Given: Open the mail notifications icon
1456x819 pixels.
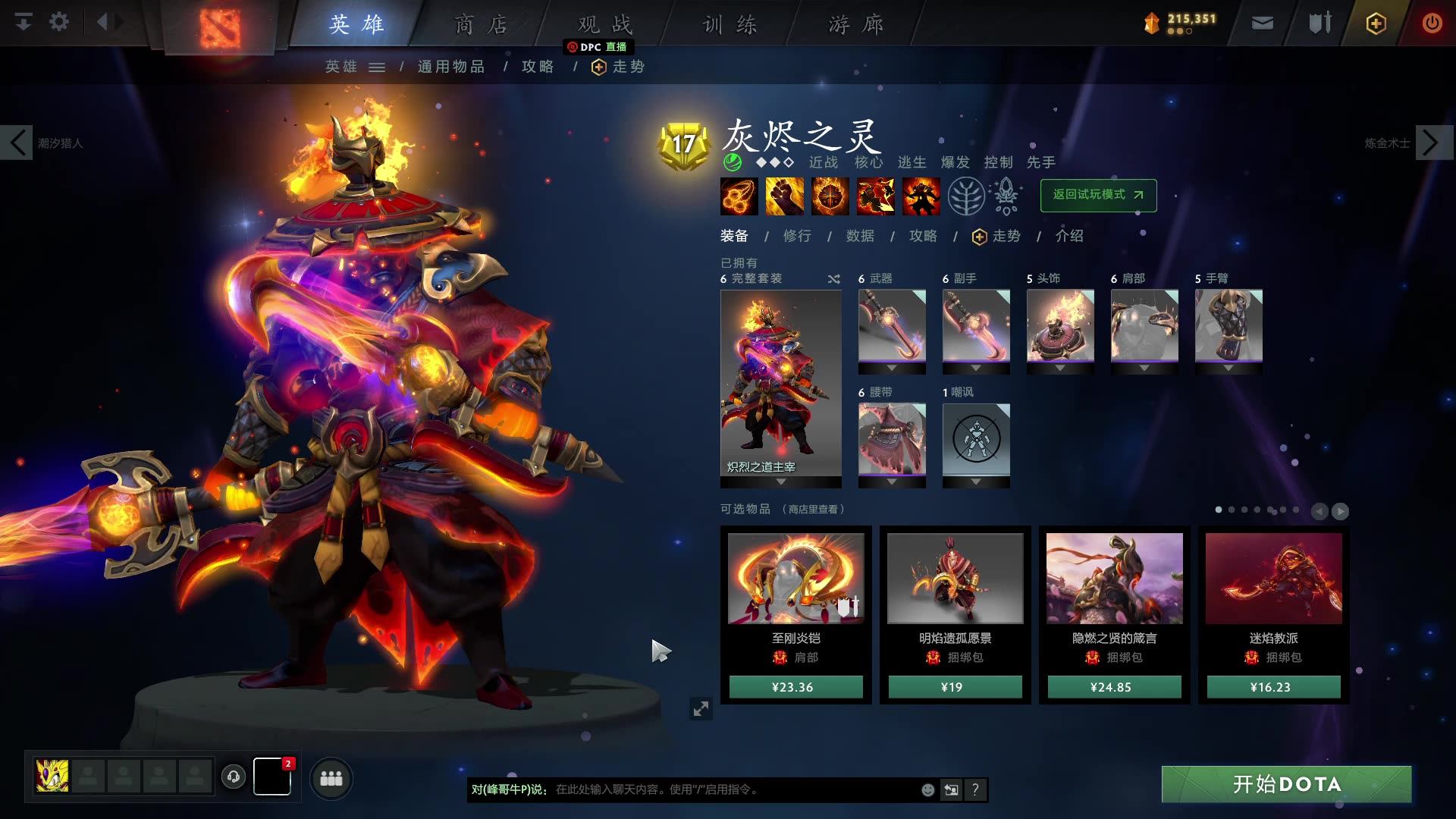Looking at the screenshot, I should [1261, 23].
